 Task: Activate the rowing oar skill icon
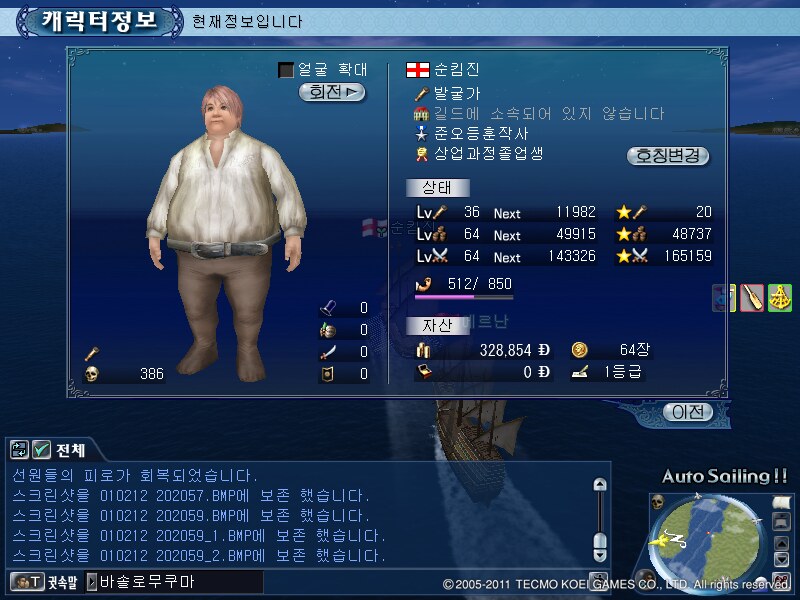(752, 297)
